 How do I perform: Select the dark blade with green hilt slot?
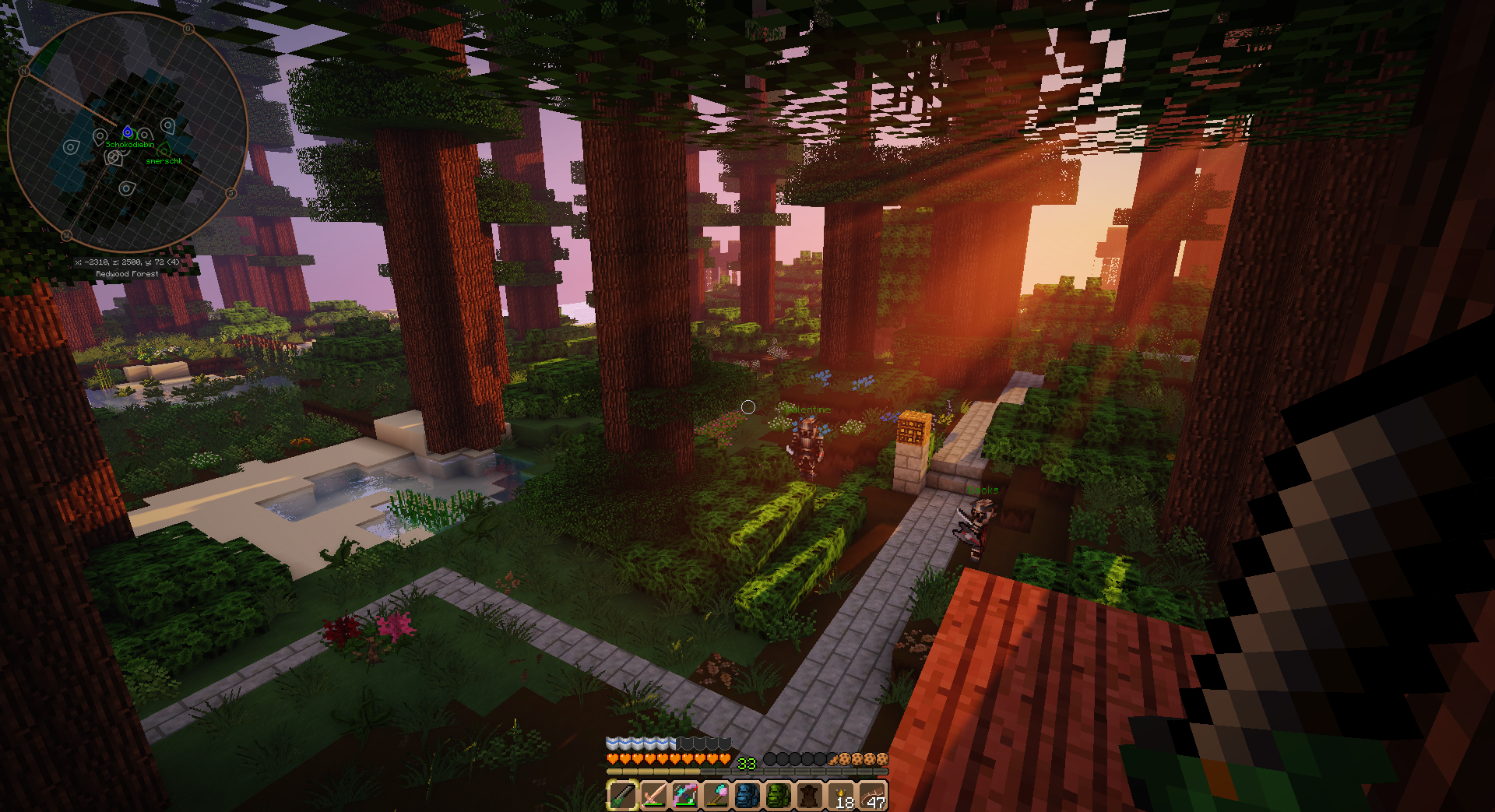tap(622, 796)
